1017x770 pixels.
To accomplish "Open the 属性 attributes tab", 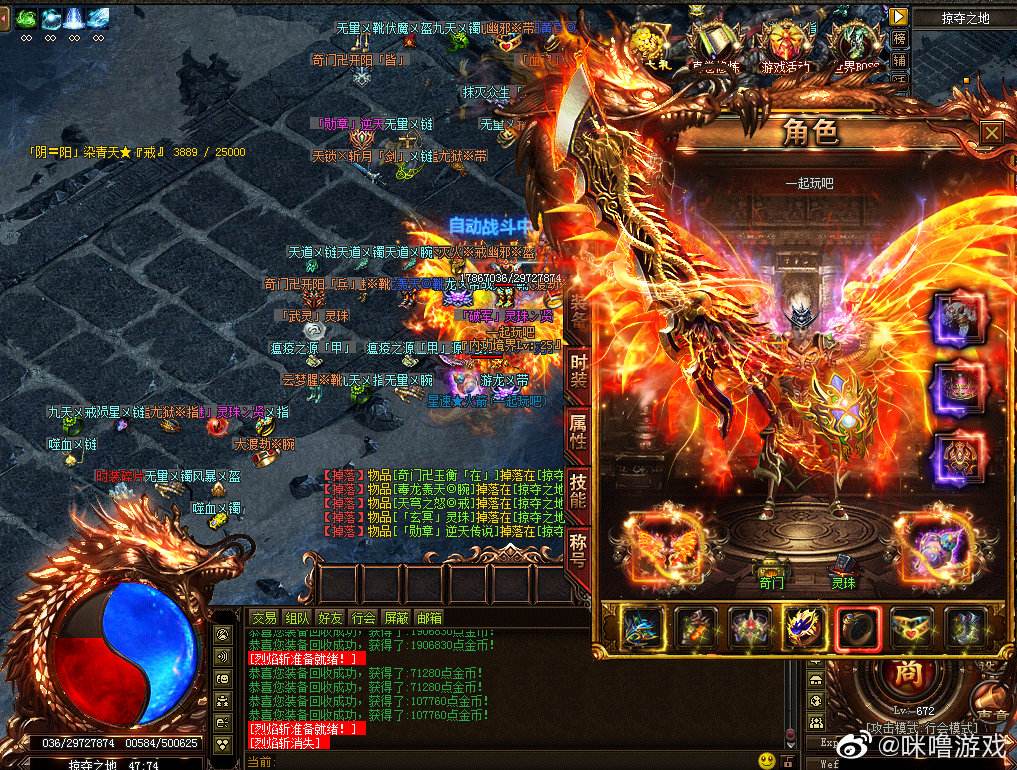I will click(x=578, y=432).
